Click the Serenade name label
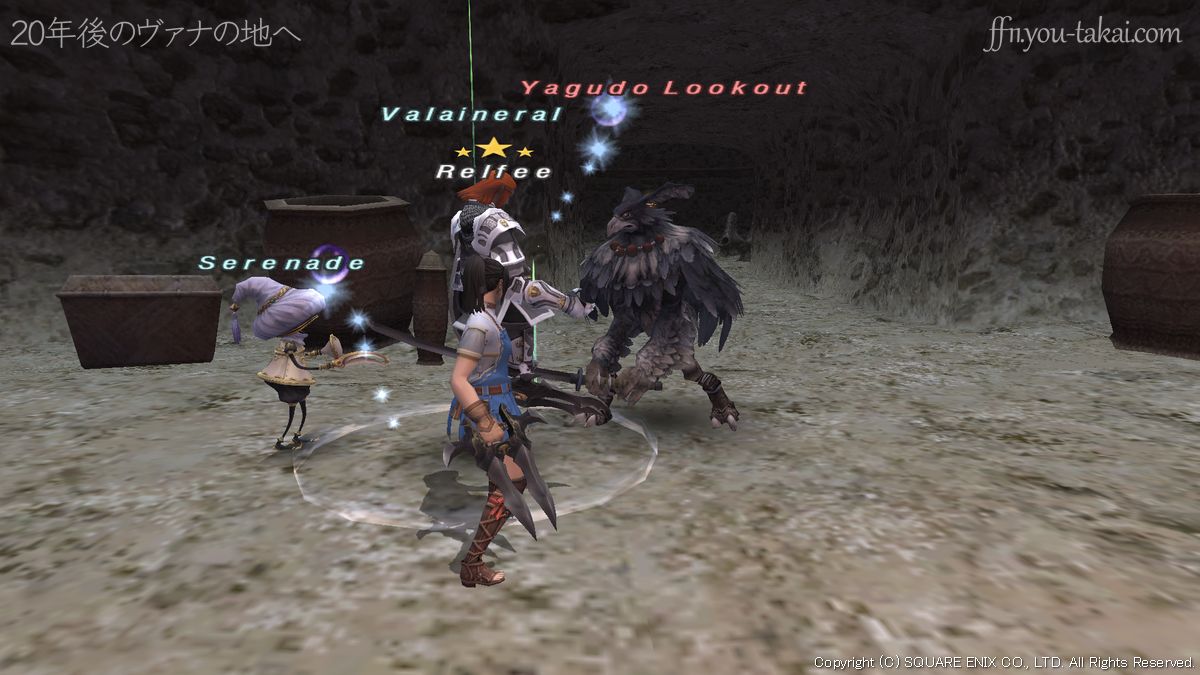Viewport: 1200px width, 675px height. [x=282, y=263]
